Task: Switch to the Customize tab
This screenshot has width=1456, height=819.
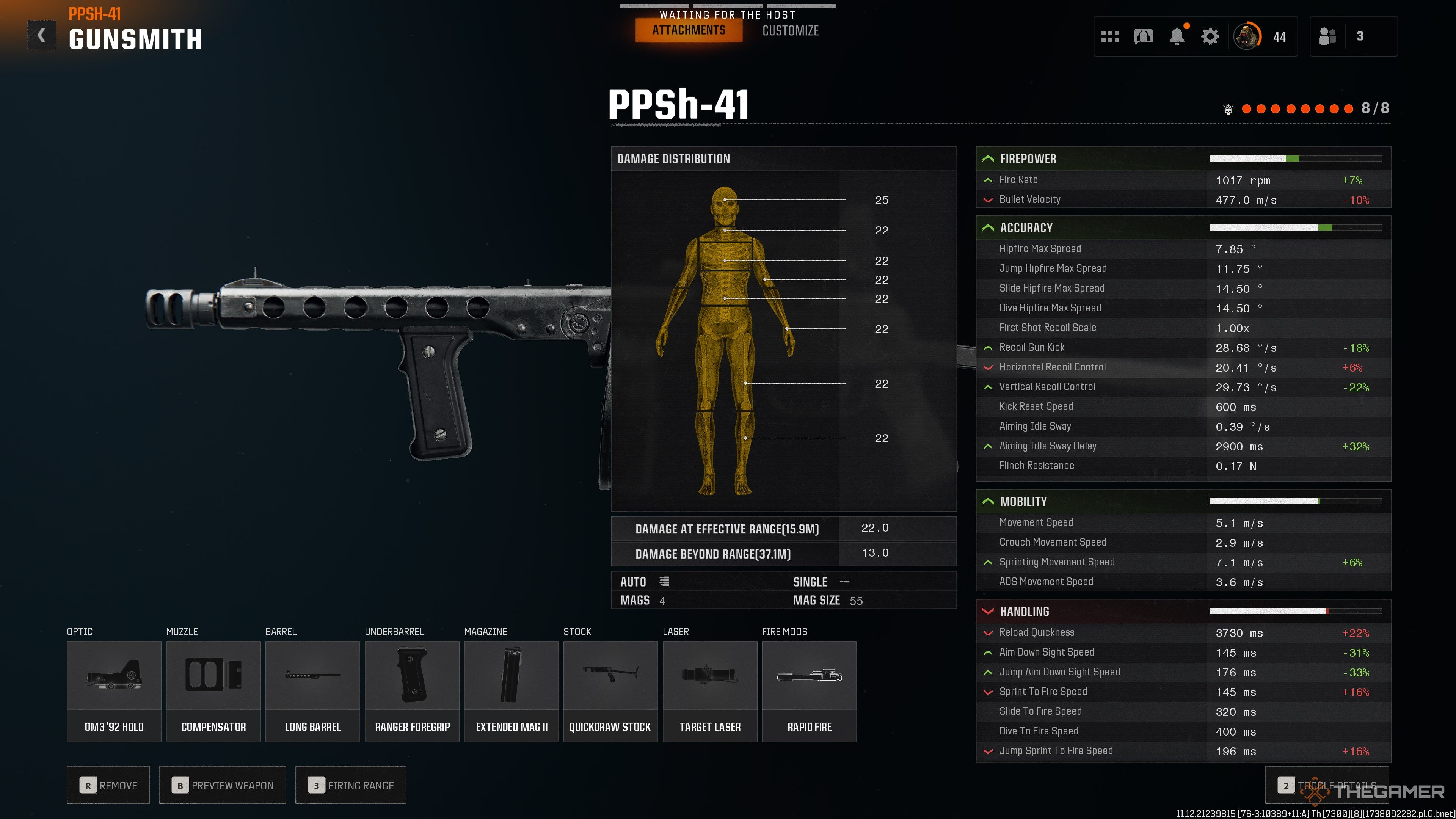Action: 790,31
